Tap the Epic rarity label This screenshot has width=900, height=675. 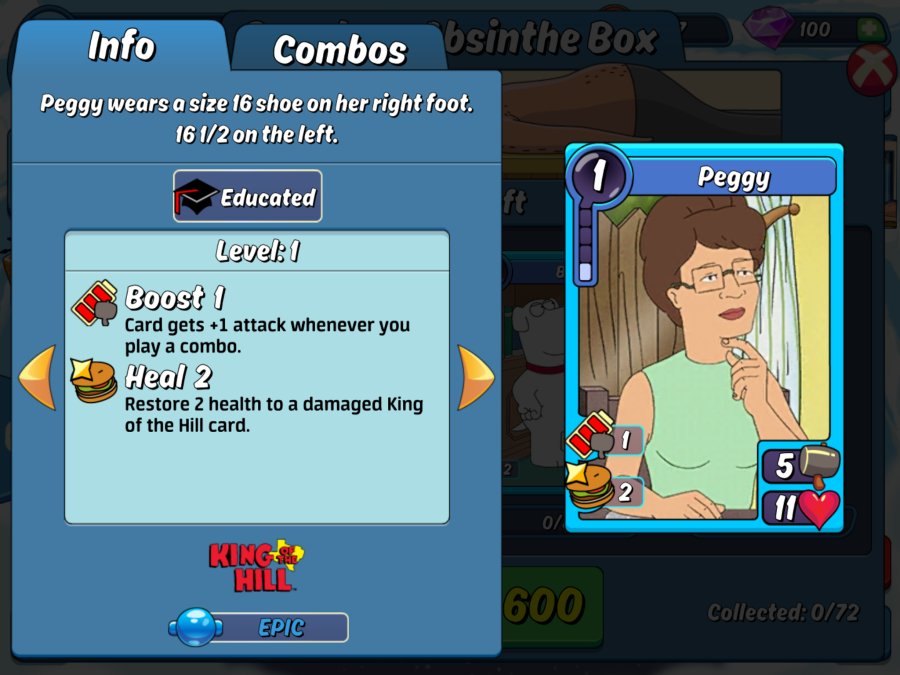260,628
